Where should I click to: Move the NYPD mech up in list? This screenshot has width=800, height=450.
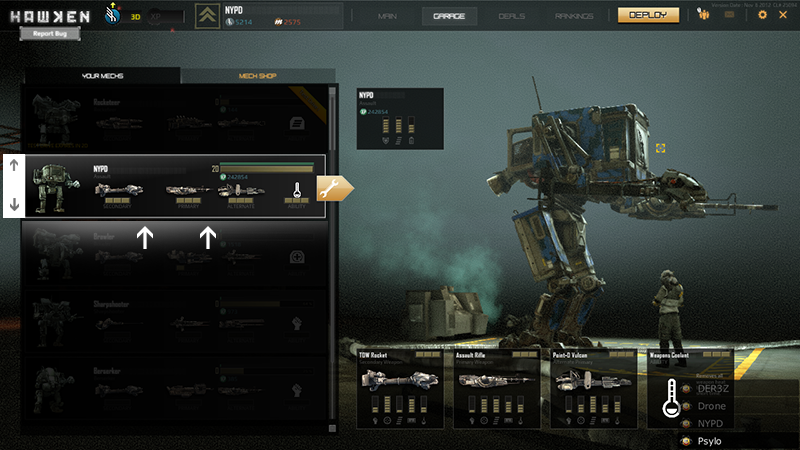click(14, 166)
